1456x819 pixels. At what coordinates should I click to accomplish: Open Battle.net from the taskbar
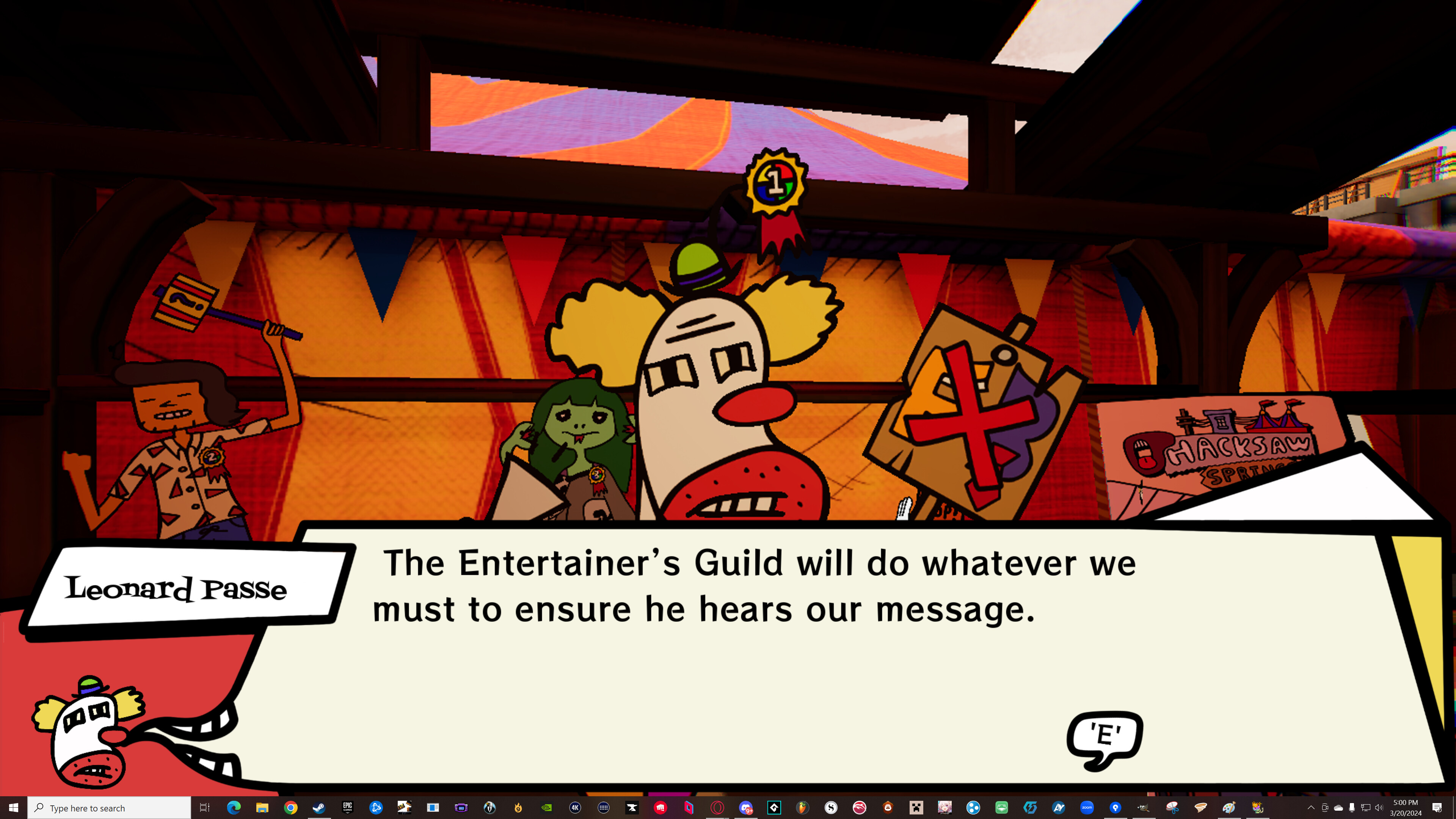[377, 807]
